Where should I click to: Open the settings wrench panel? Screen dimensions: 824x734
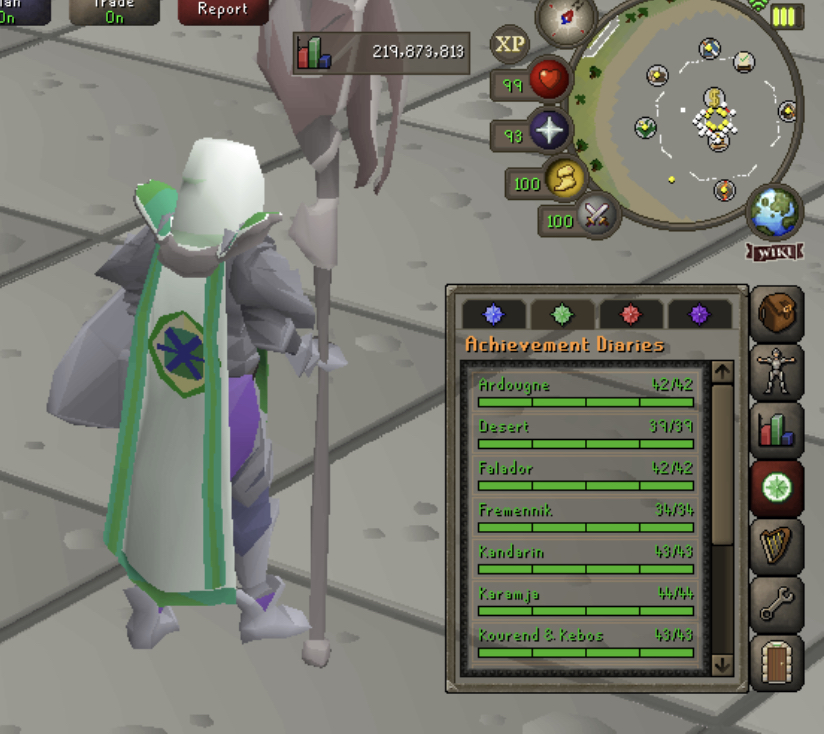(x=777, y=603)
